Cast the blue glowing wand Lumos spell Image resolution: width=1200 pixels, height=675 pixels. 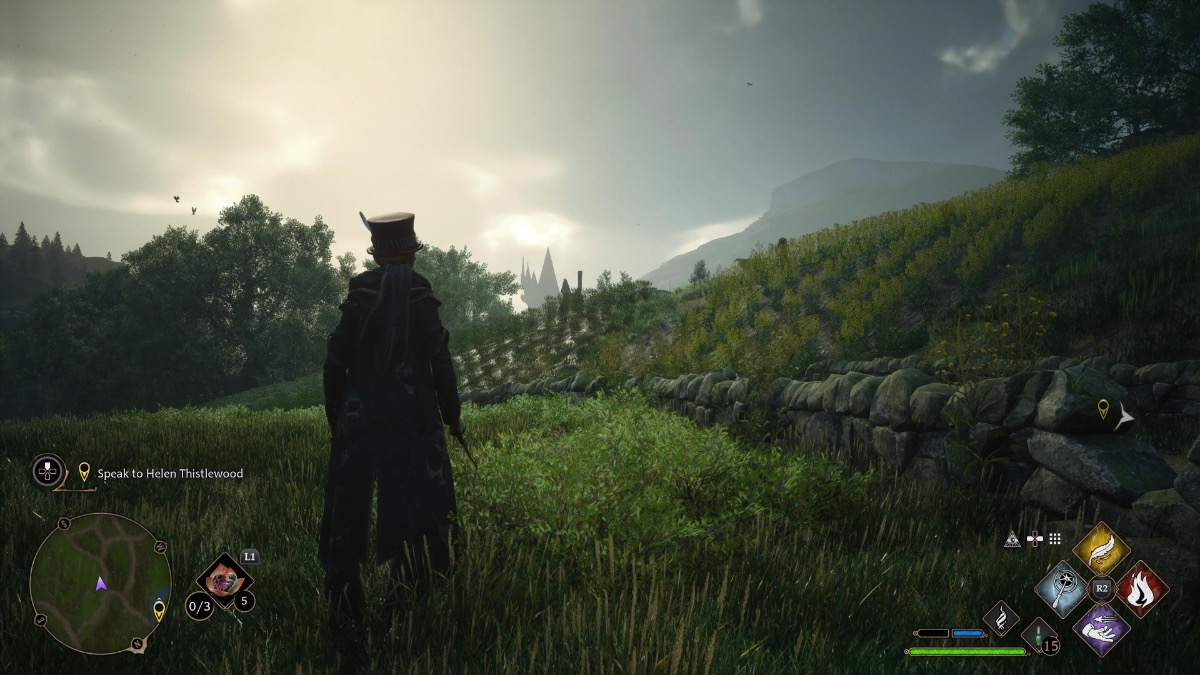tap(1062, 589)
